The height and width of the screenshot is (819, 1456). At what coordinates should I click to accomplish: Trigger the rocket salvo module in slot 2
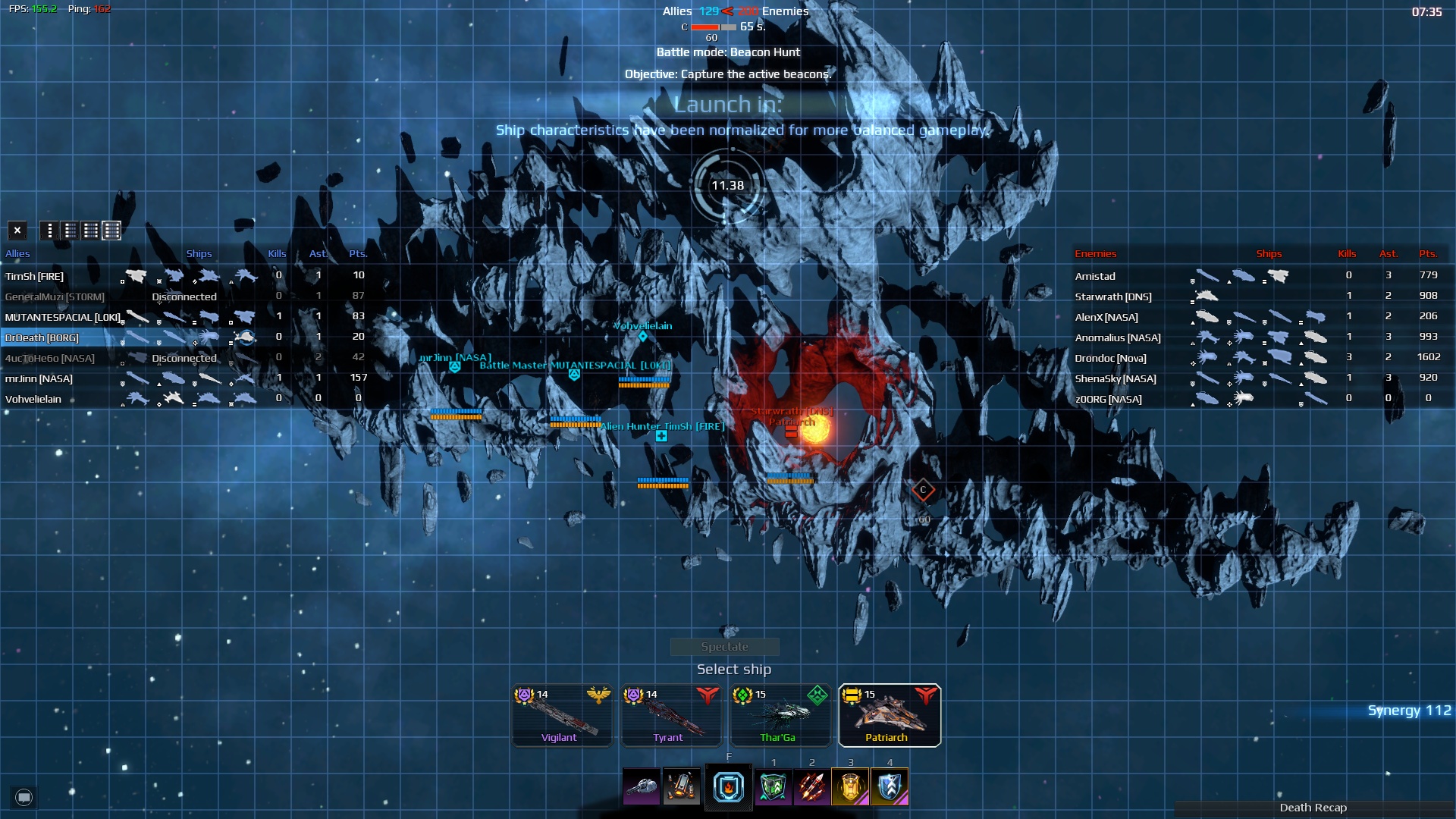pyautogui.click(x=810, y=786)
